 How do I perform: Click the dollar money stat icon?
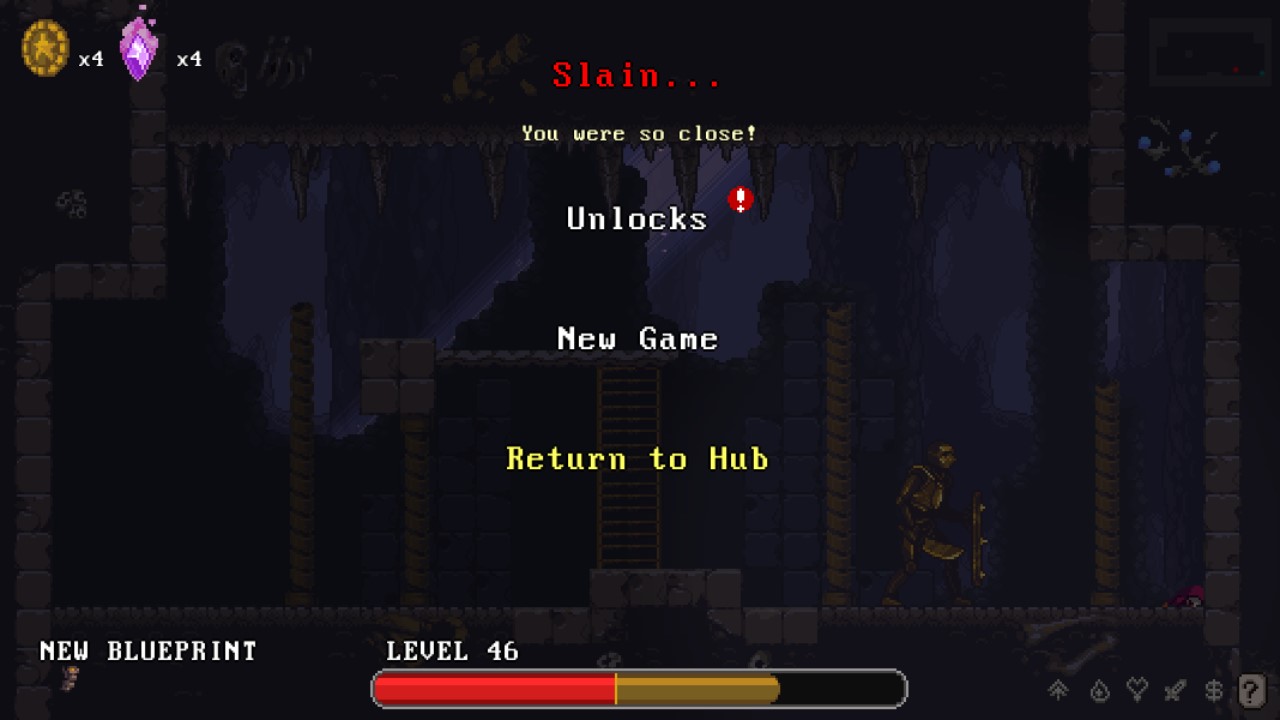[1214, 690]
